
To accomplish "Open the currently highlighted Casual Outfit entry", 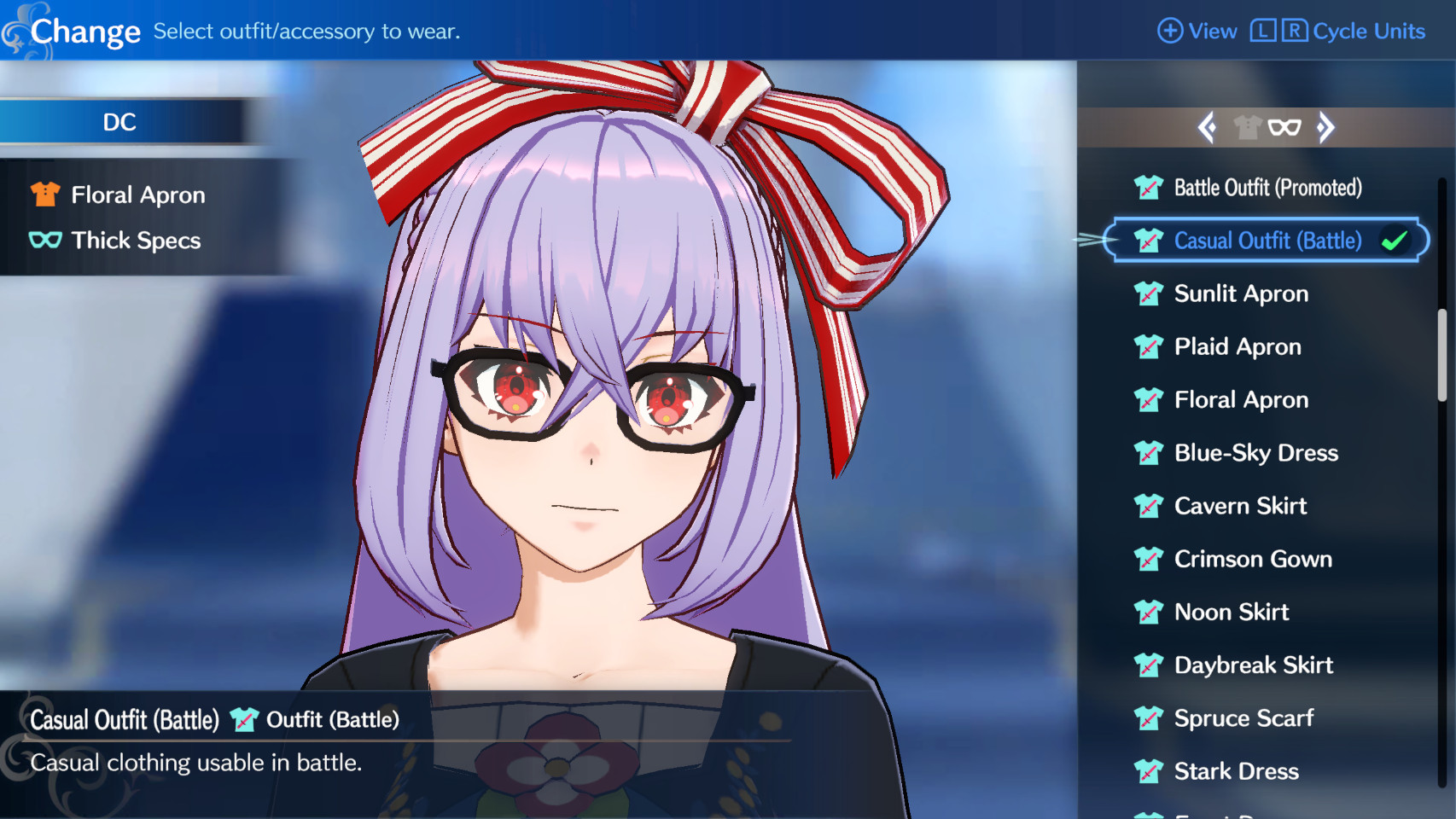I will point(1267,241).
